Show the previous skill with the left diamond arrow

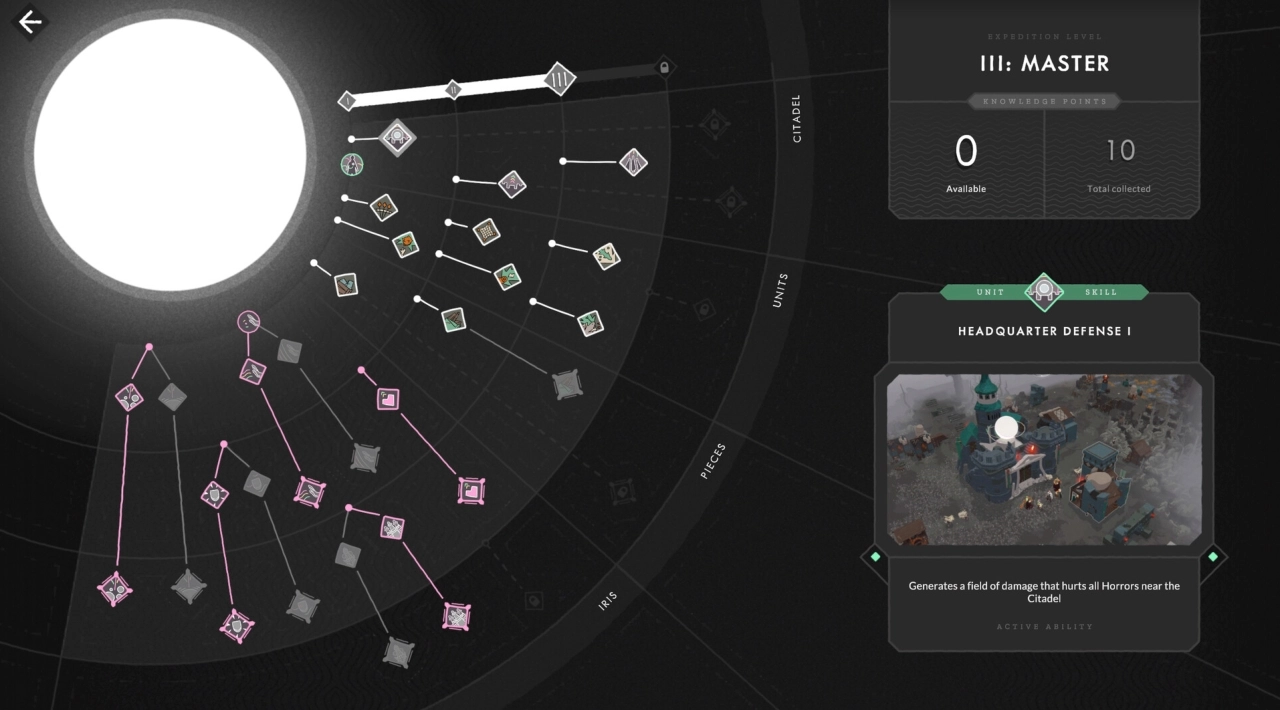click(x=875, y=556)
